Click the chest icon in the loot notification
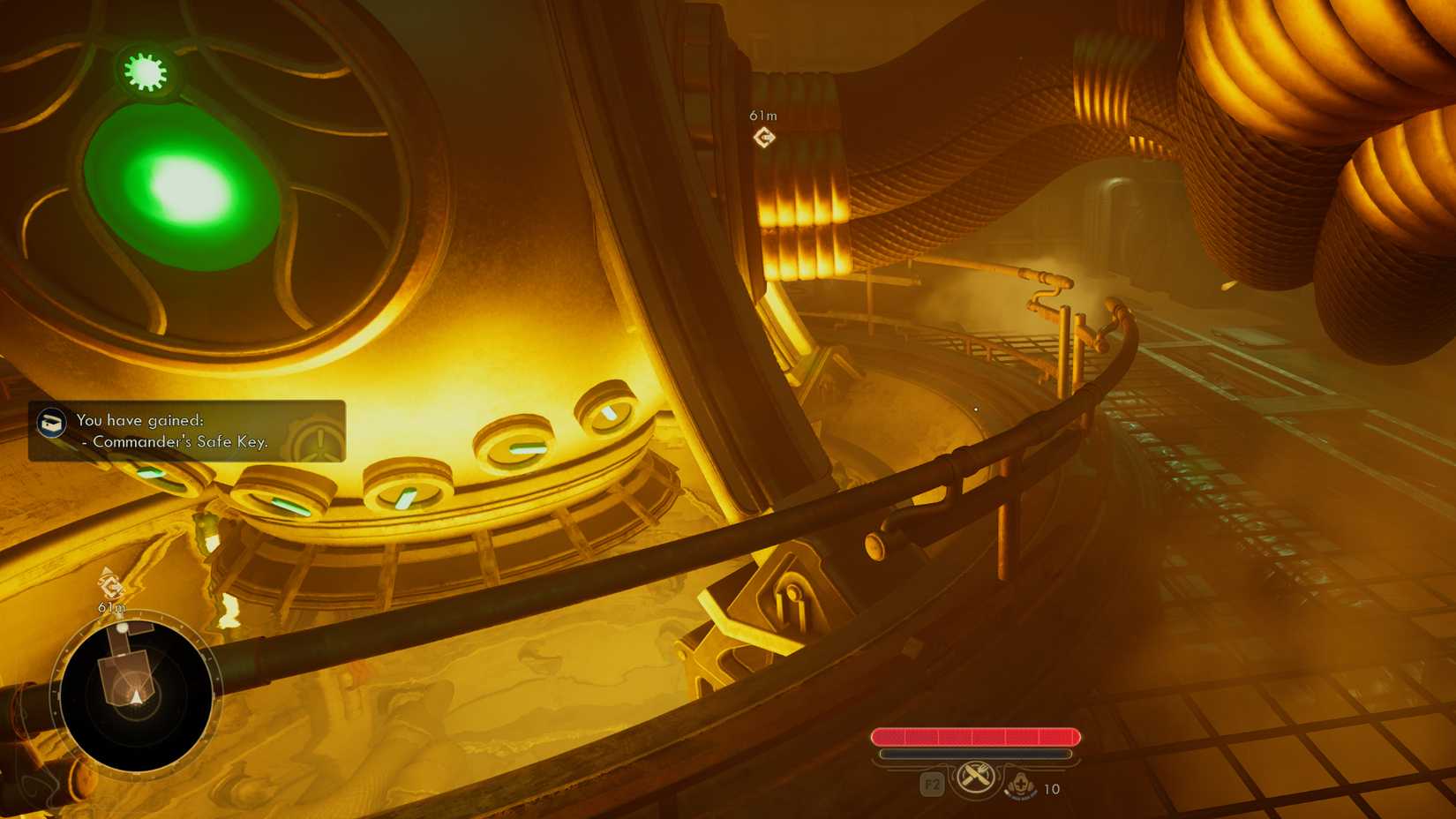Image resolution: width=1456 pixels, height=819 pixels. [x=50, y=421]
